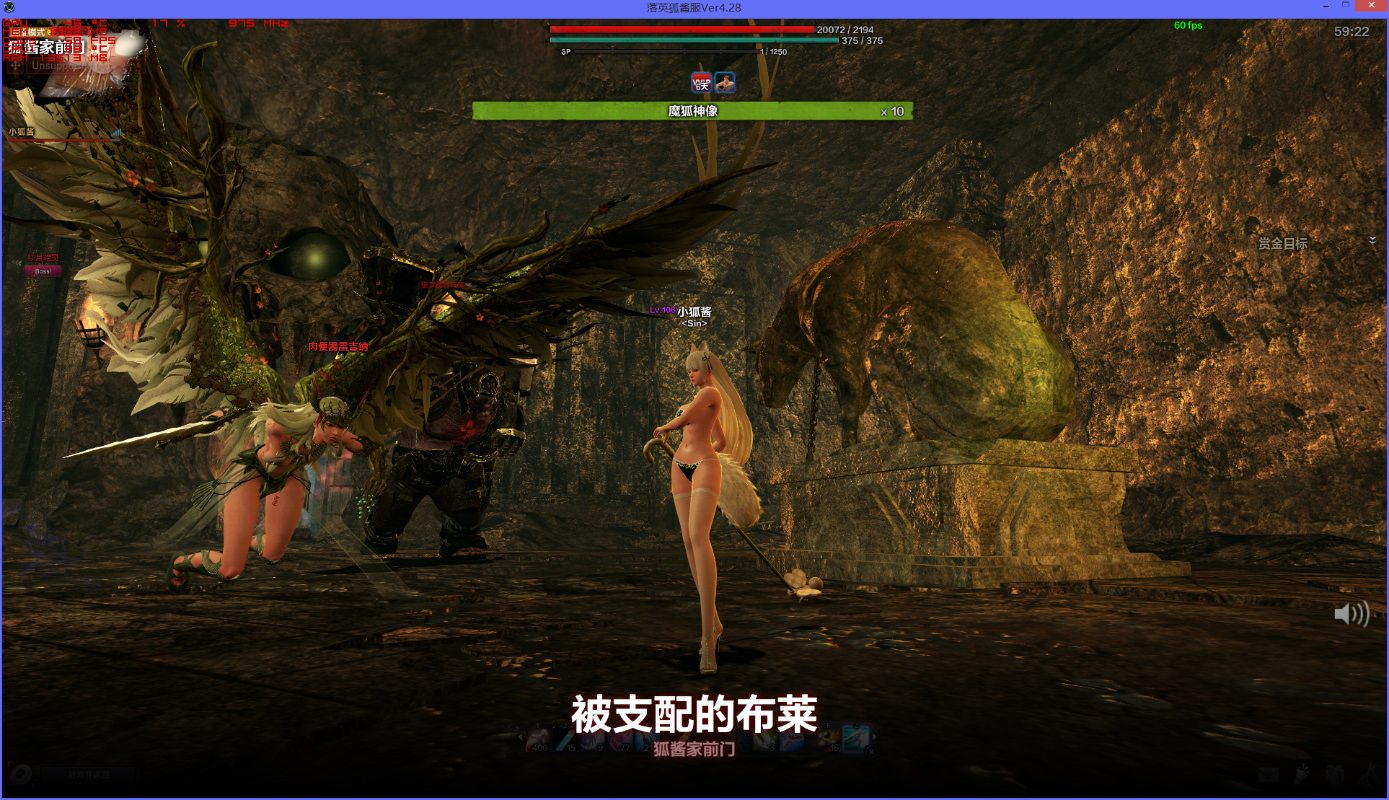Screen dimensions: 1389x800
Task: Open the party popper event icon
Action: (x=1301, y=774)
